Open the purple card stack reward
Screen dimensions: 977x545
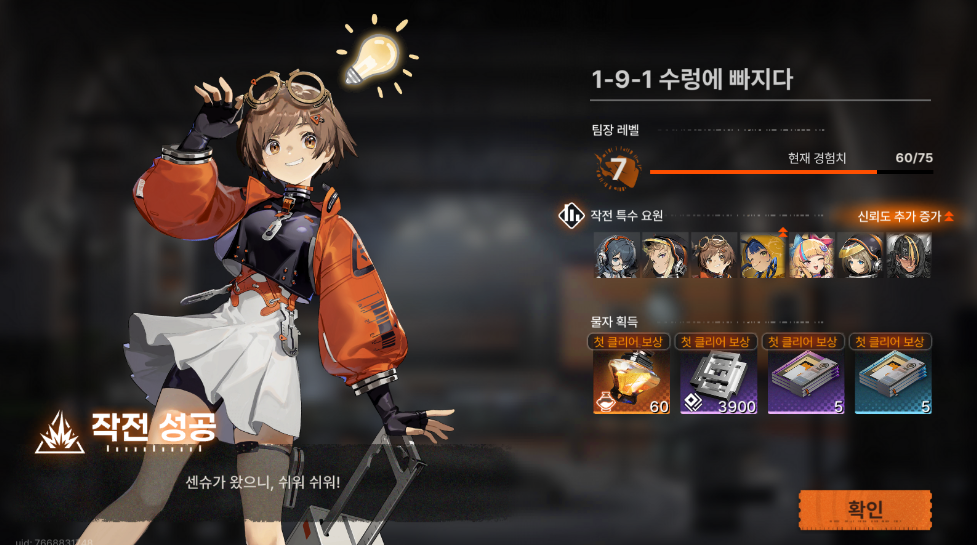click(792, 383)
